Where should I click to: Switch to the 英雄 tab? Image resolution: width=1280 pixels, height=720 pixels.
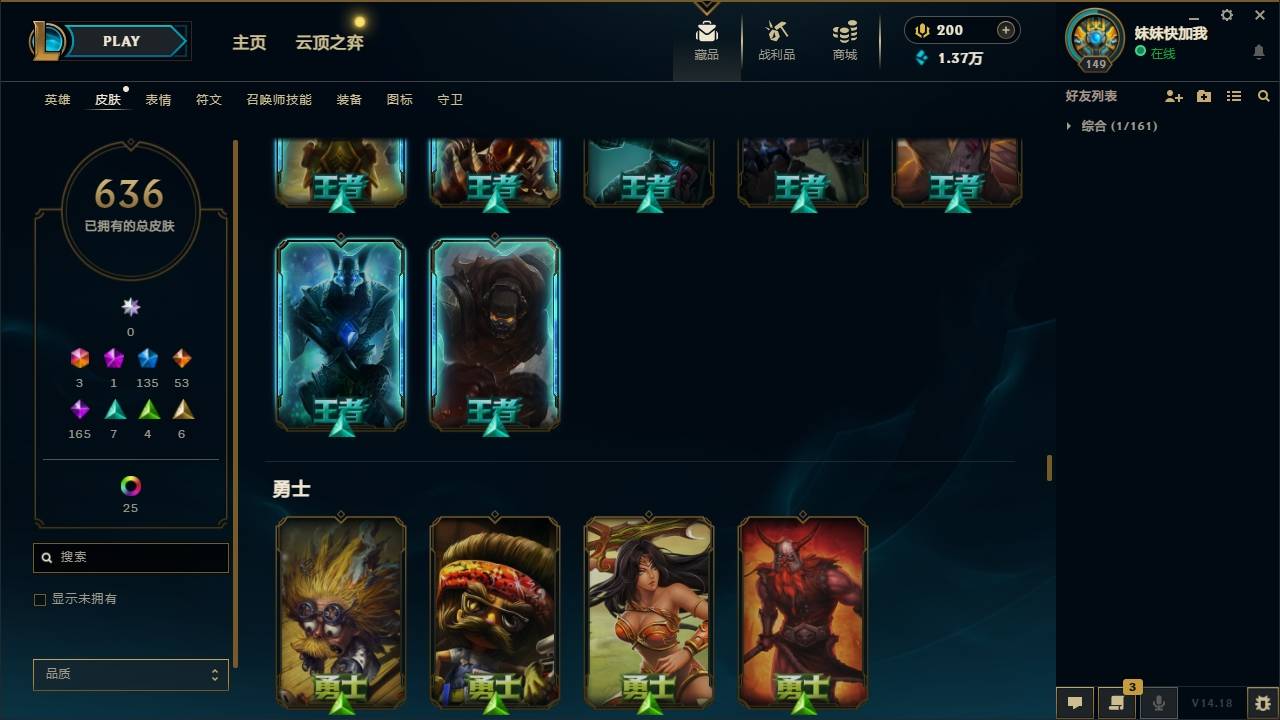(x=57, y=100)
